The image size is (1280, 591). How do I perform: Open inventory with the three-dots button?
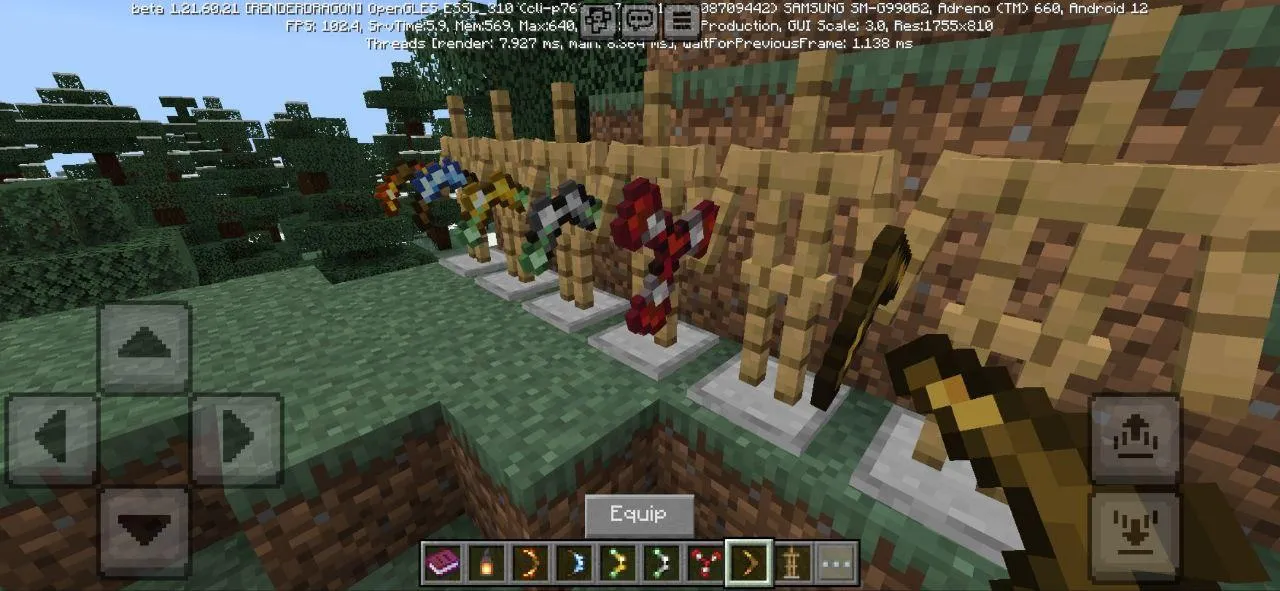click(x=838, y=565)
